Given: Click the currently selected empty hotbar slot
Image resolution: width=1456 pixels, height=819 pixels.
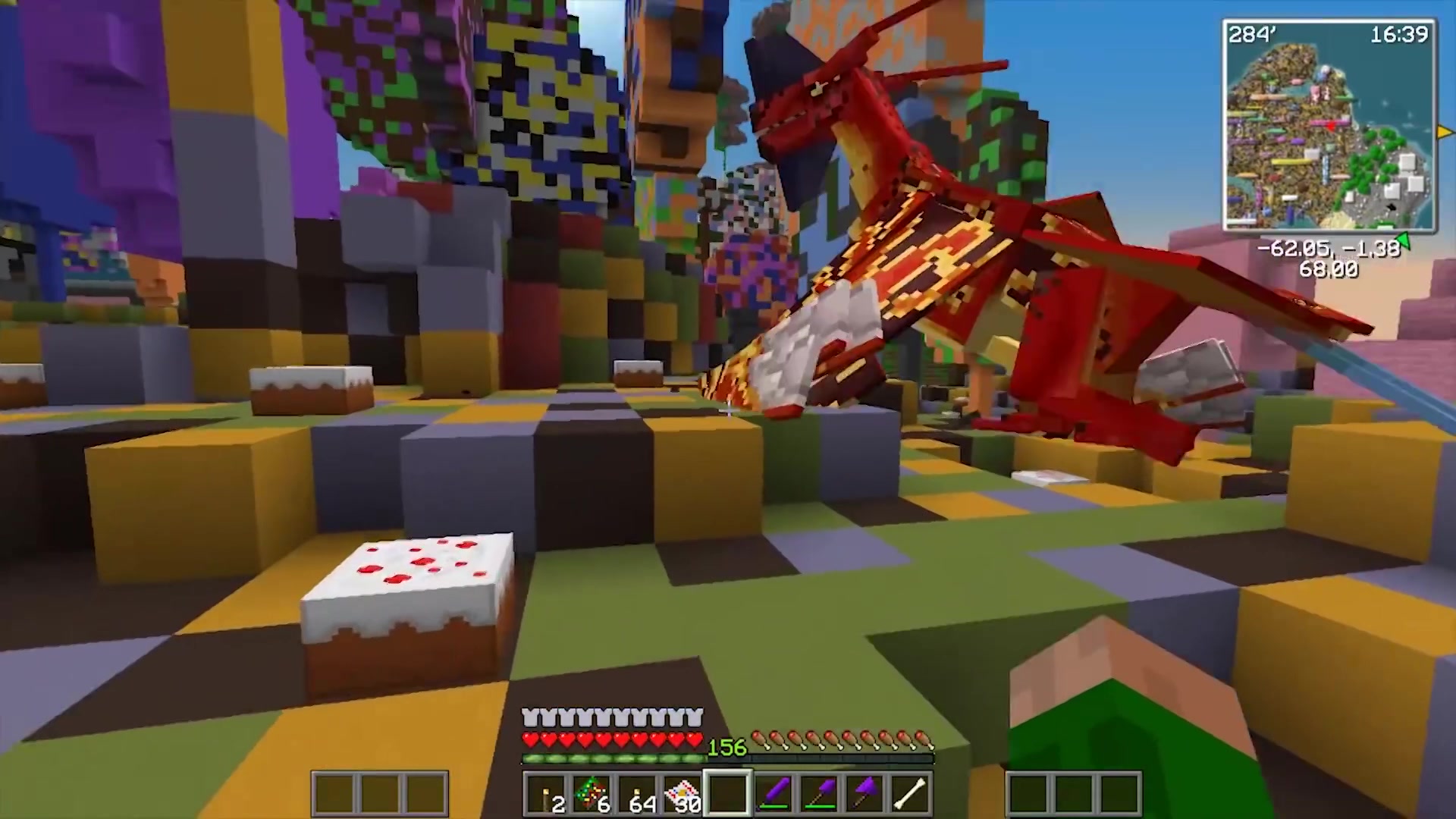Looking at the screenshot, I should coord(728,791).
